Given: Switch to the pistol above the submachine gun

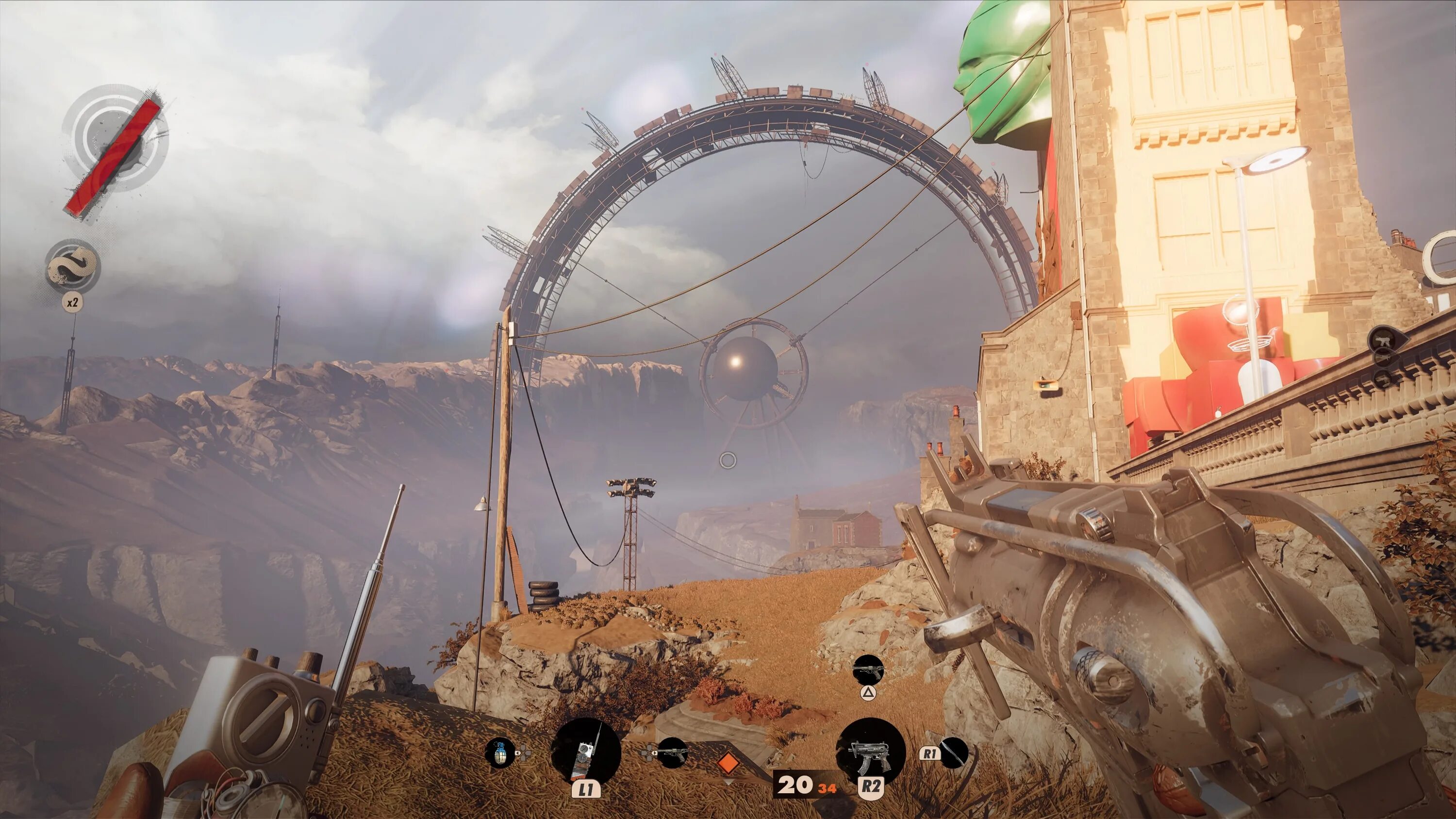Looking at the screenshot, I should pos(868,671).
